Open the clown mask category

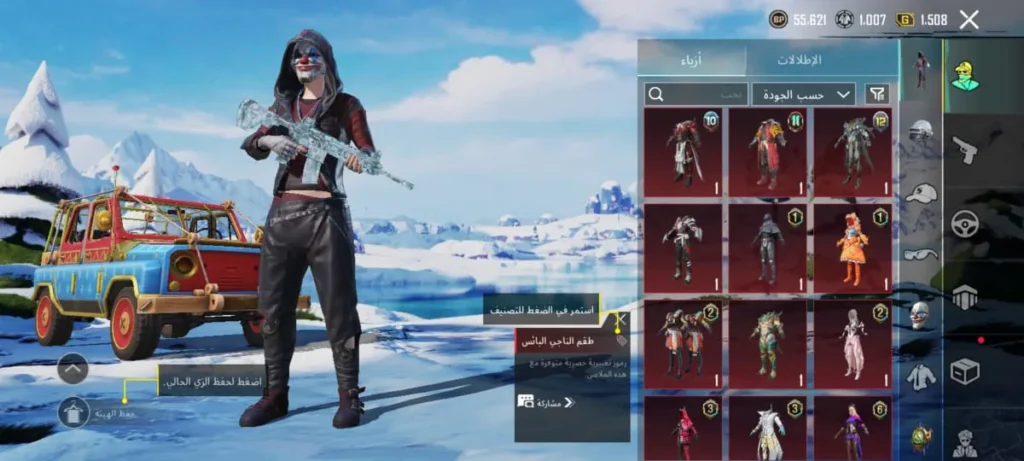point(921,315)
